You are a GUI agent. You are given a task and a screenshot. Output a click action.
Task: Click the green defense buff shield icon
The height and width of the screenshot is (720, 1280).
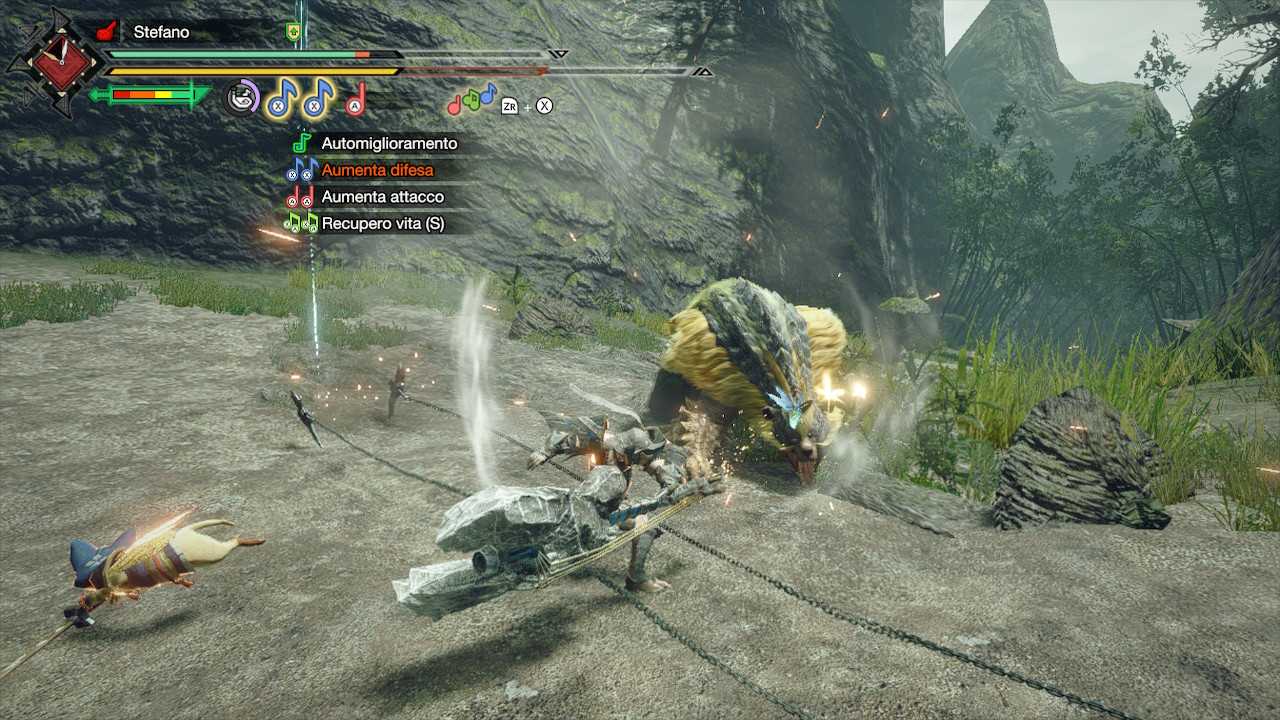[293, 31]
